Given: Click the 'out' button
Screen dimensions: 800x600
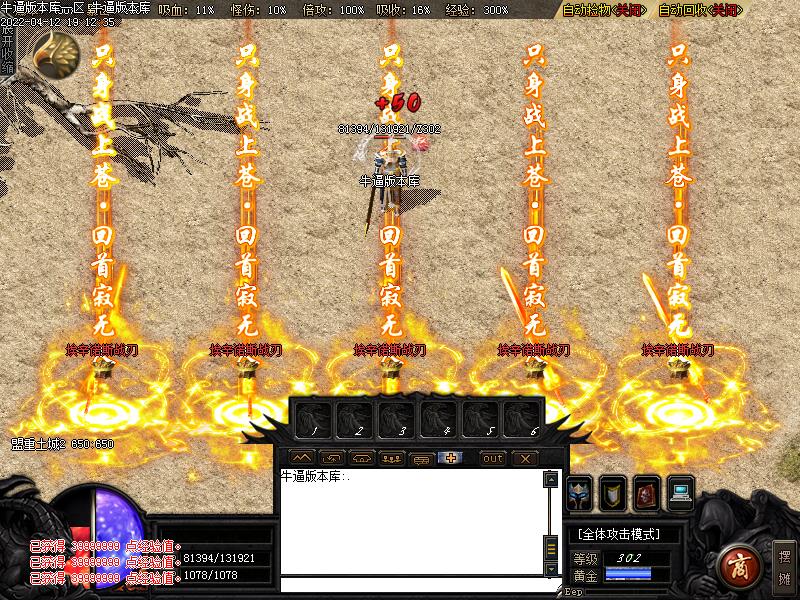Looking at the screenshot, I should coord(492,458).
